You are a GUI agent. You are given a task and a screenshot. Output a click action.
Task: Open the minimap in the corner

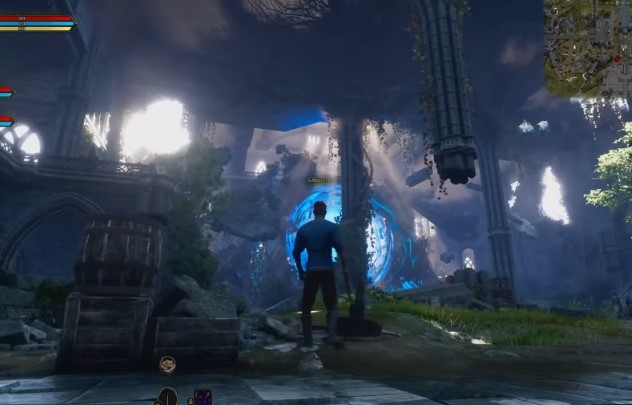pos(587,47)
